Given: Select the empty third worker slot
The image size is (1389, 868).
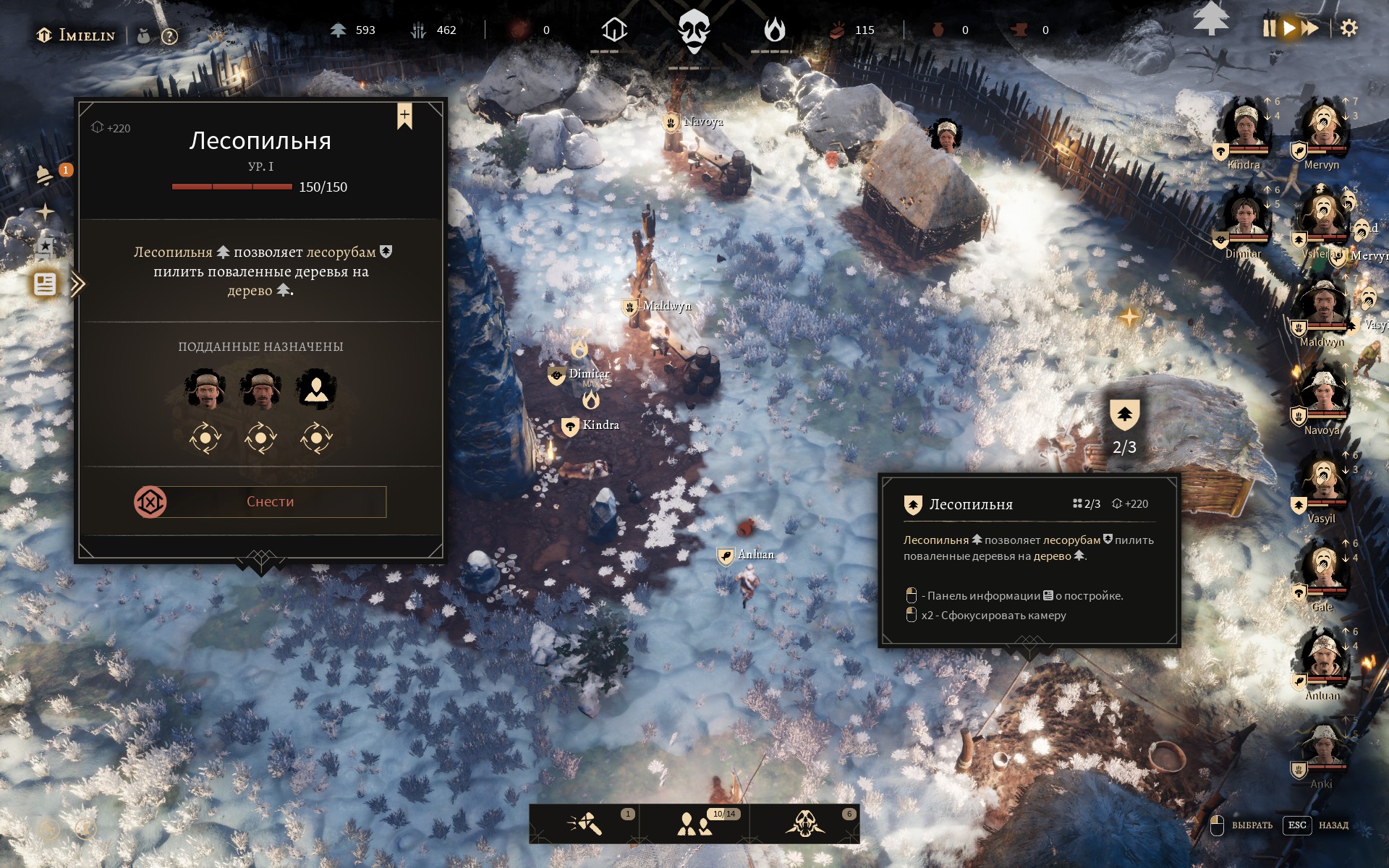Looking at the screenshot, I should tap(316, 389).
